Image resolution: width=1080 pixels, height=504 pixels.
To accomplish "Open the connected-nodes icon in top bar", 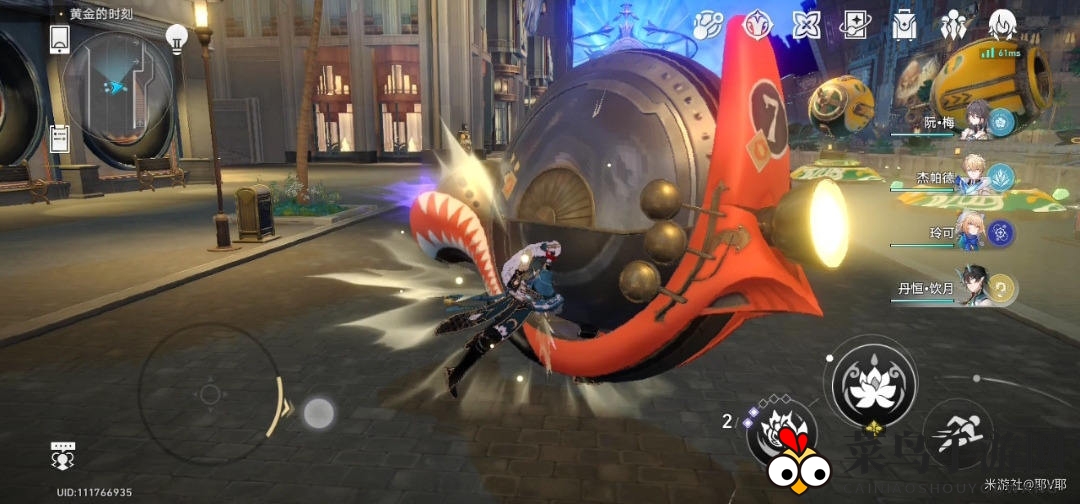I will (x=708, y=24).
